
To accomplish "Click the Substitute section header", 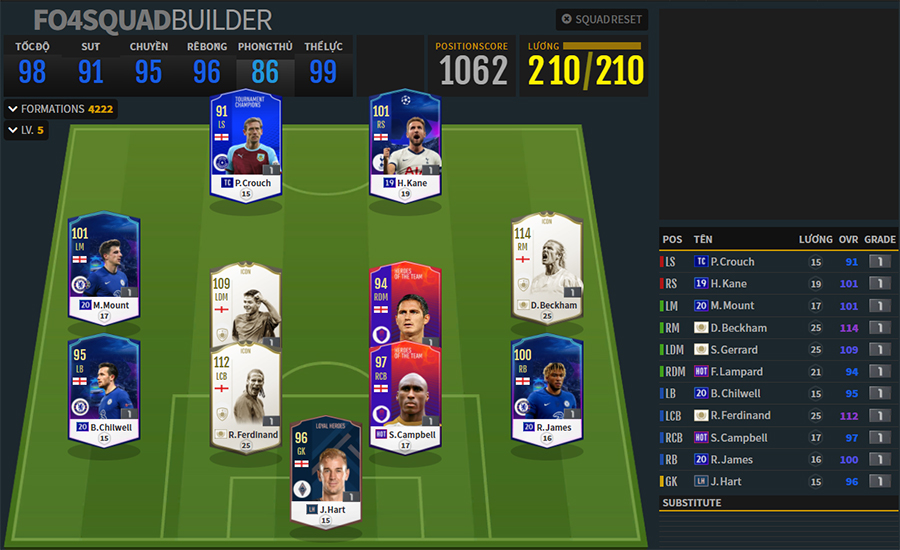I will (x=692, y=503).
